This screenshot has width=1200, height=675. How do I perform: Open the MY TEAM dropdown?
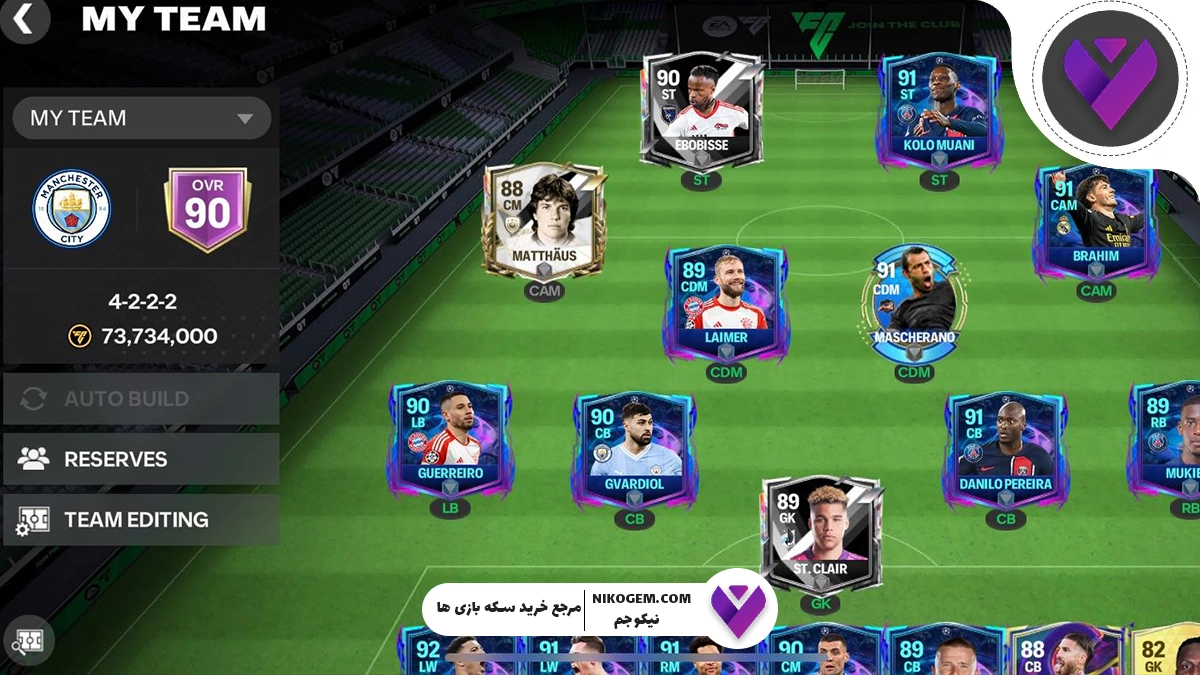(141, 118)
